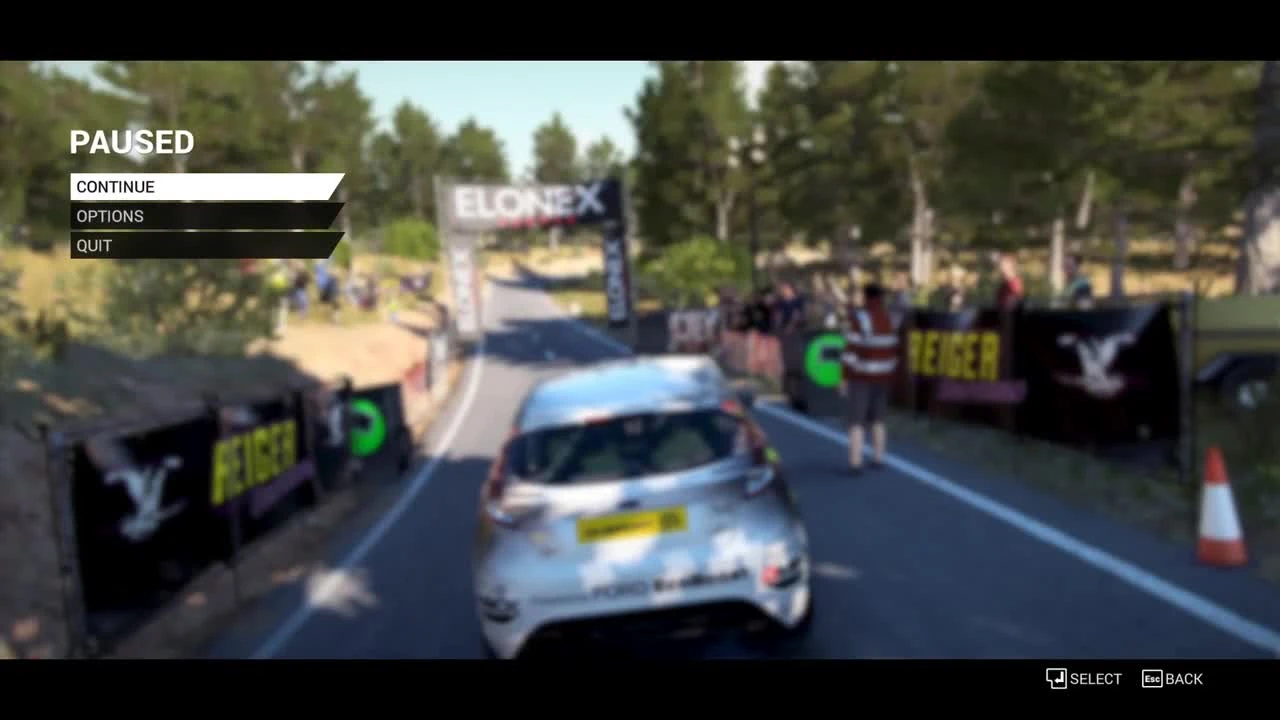
Task: Click the Esc key icon beside BACK
Action: click(1151, 679)
